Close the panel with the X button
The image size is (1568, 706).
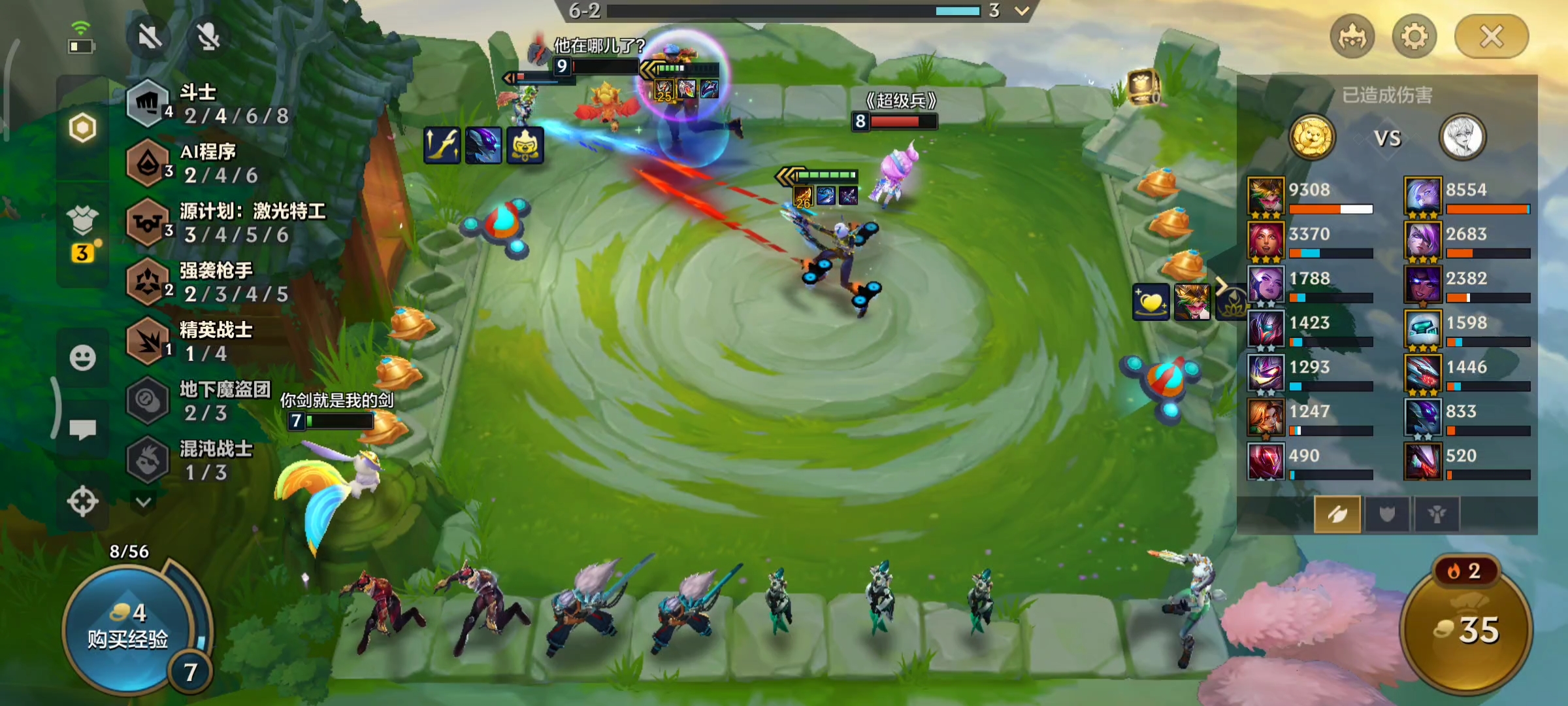(1491, 37)
